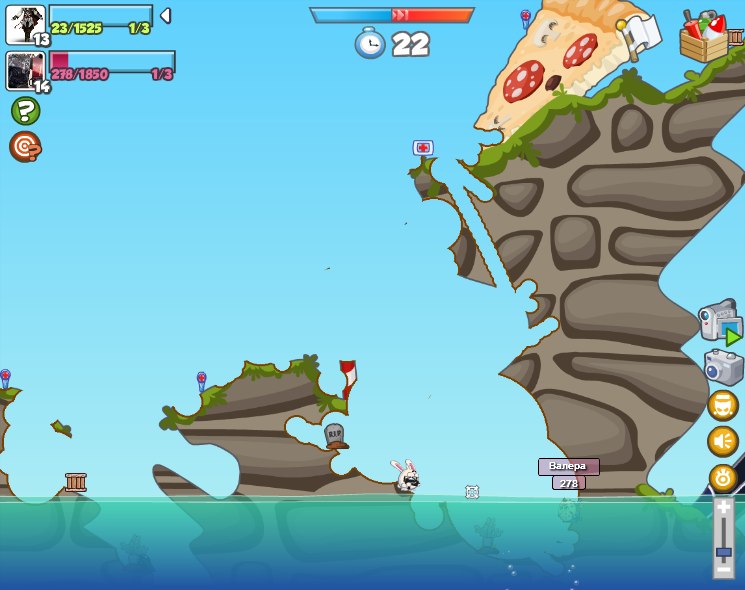Start video recording with the camcorder icon

point(720,321)
